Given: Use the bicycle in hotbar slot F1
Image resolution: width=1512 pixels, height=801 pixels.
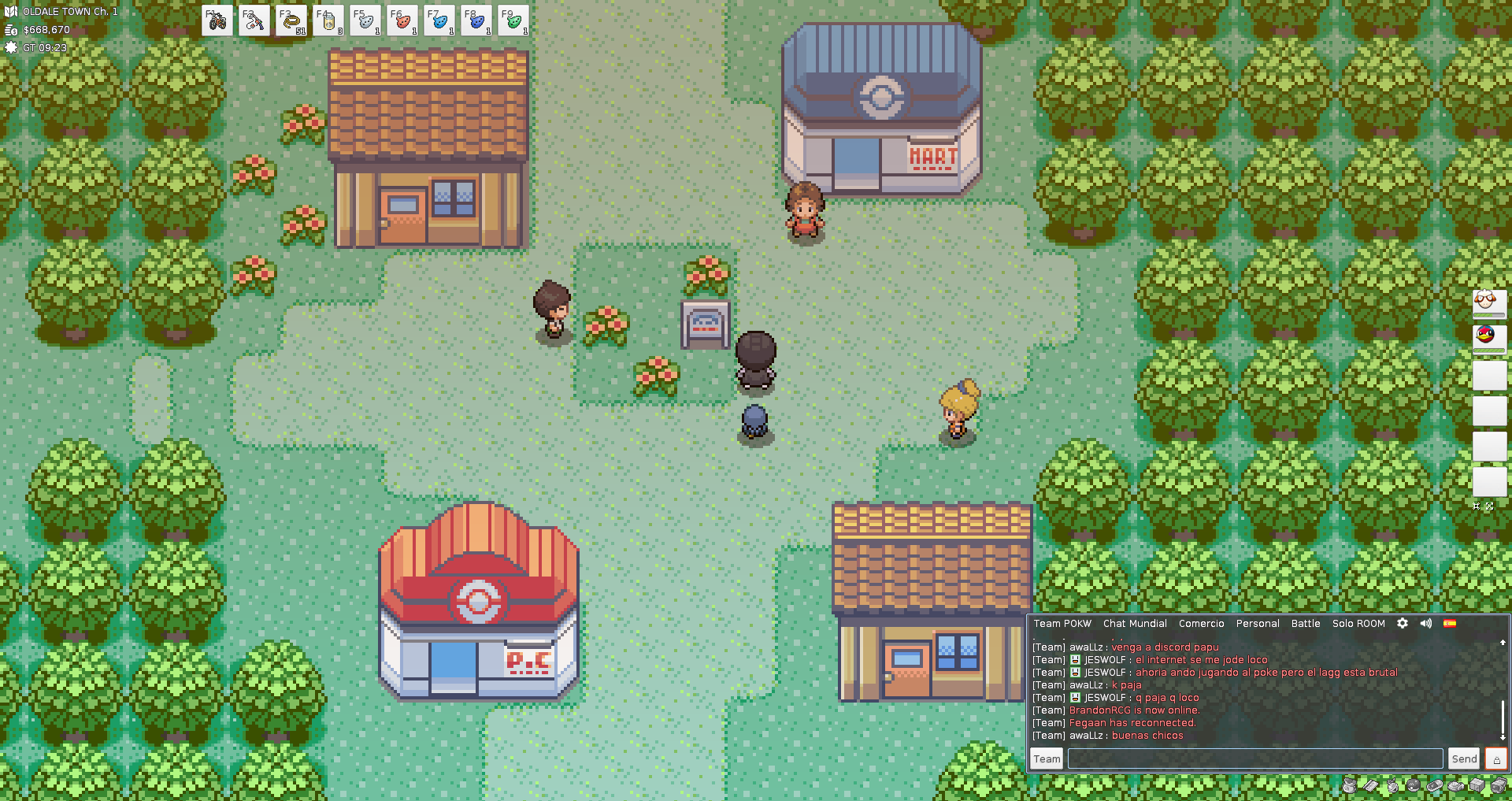Looking at the screenshot, I should tap(217, 21).
